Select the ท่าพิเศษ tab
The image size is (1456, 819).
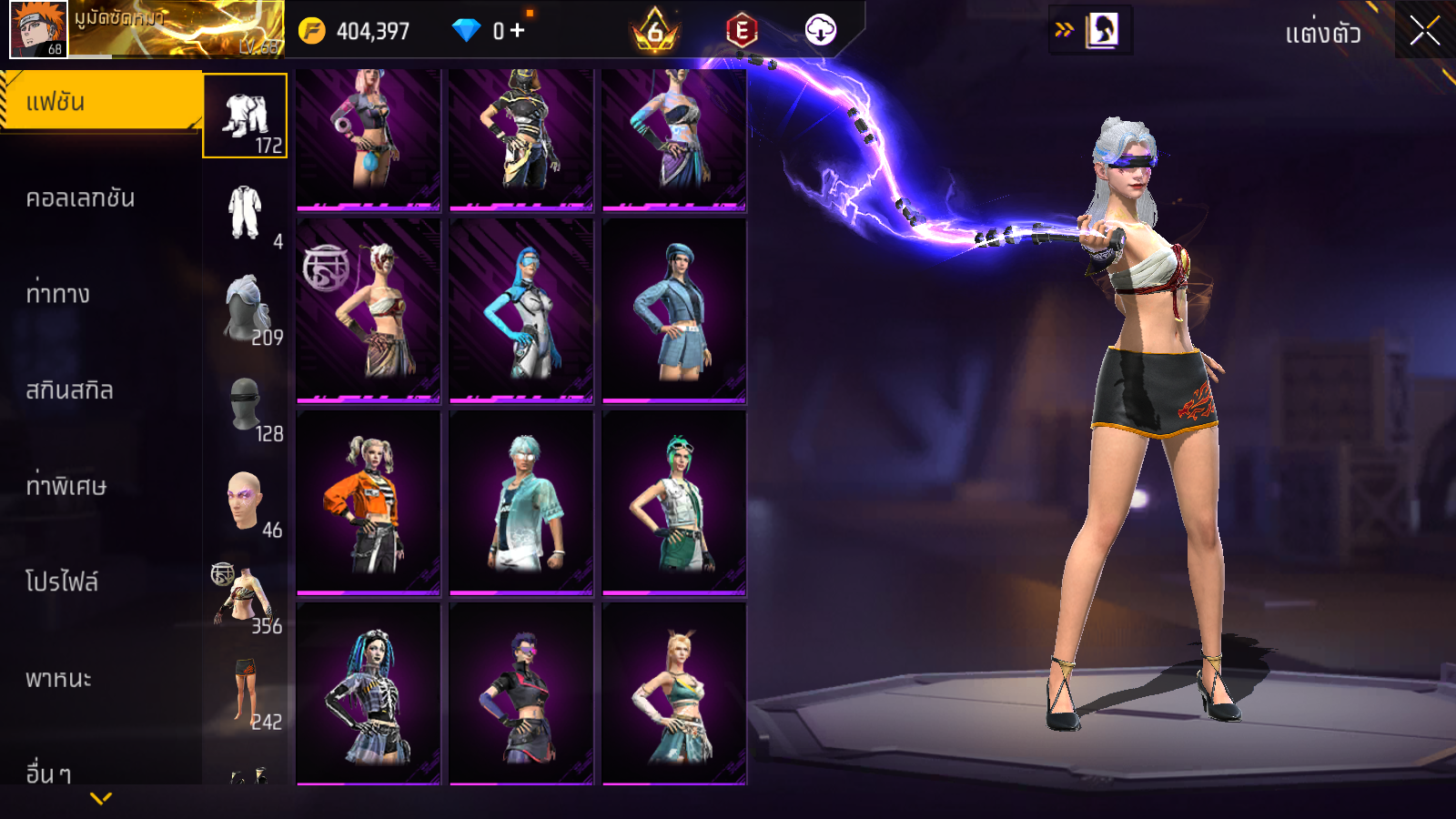coord(66,486)
